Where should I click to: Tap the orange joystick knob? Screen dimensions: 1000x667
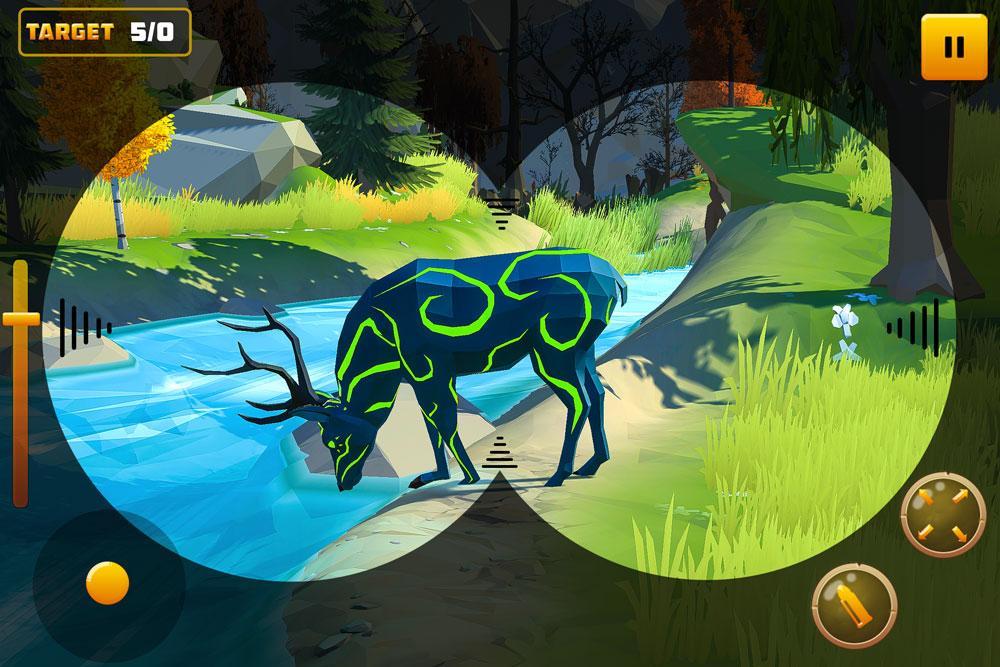[107, 582]
